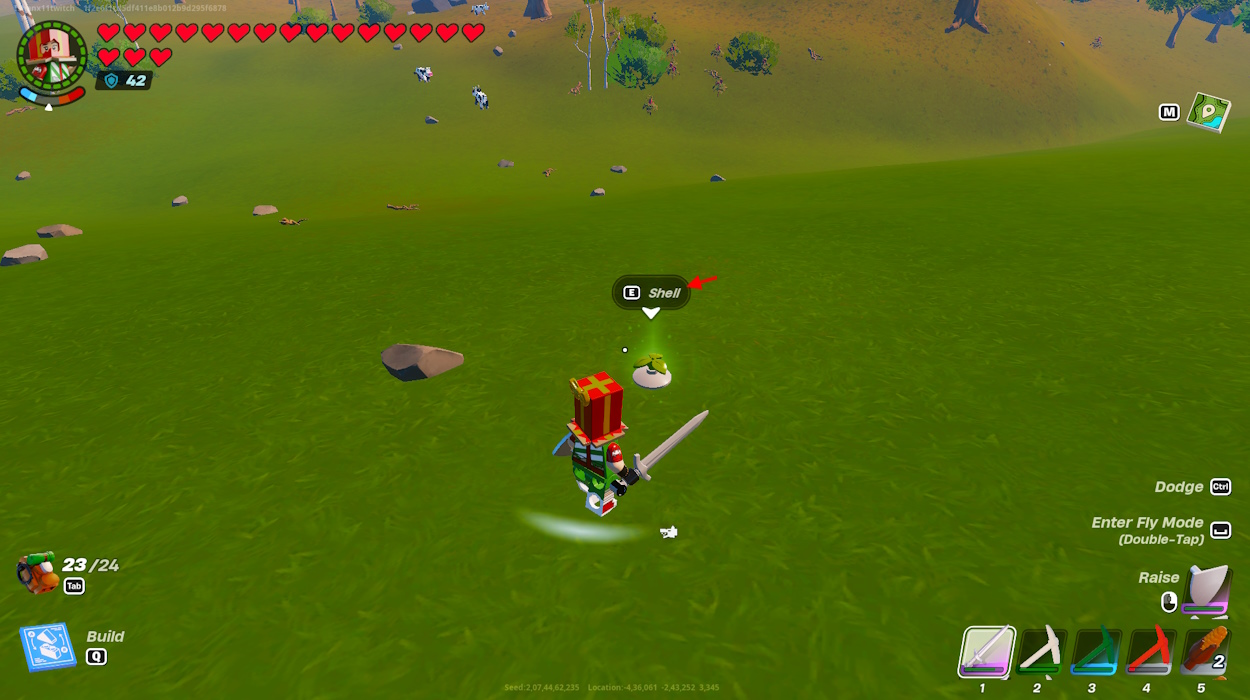Open the blue Build blueprint menu
This screenshot has height=700, width=1250.
coord(48,647)
